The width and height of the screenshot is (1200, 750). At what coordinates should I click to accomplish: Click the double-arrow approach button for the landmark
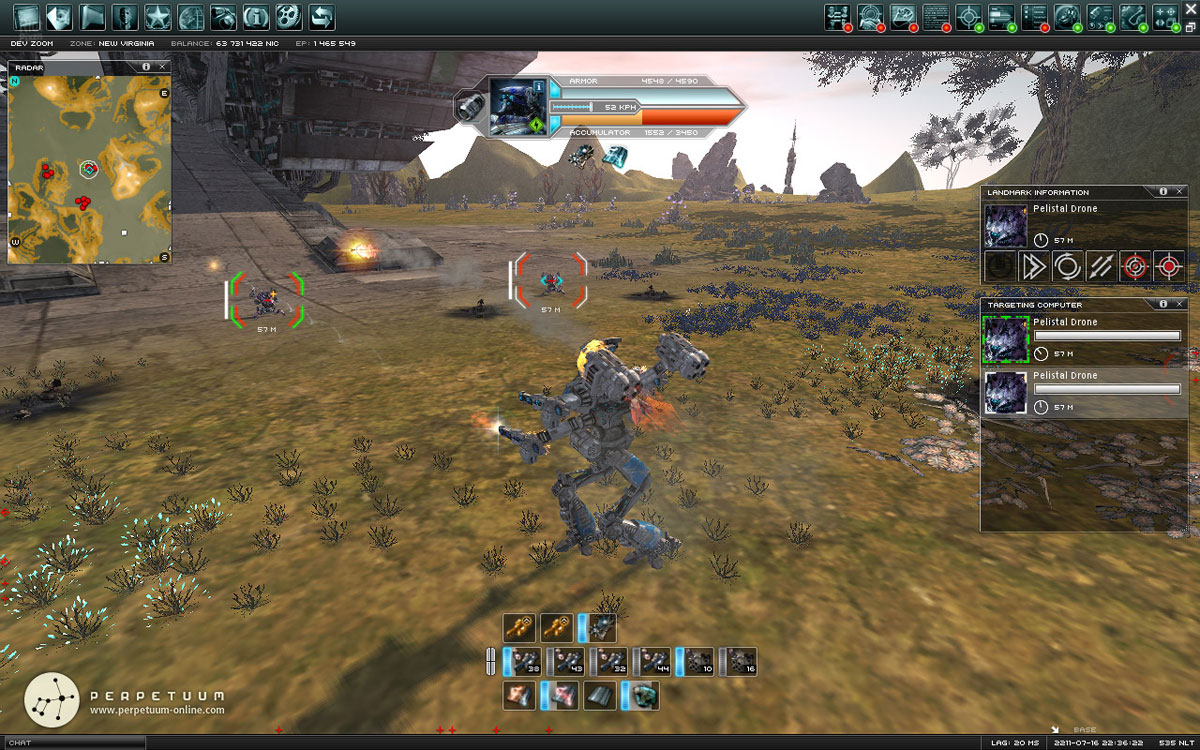point(1034,267)
